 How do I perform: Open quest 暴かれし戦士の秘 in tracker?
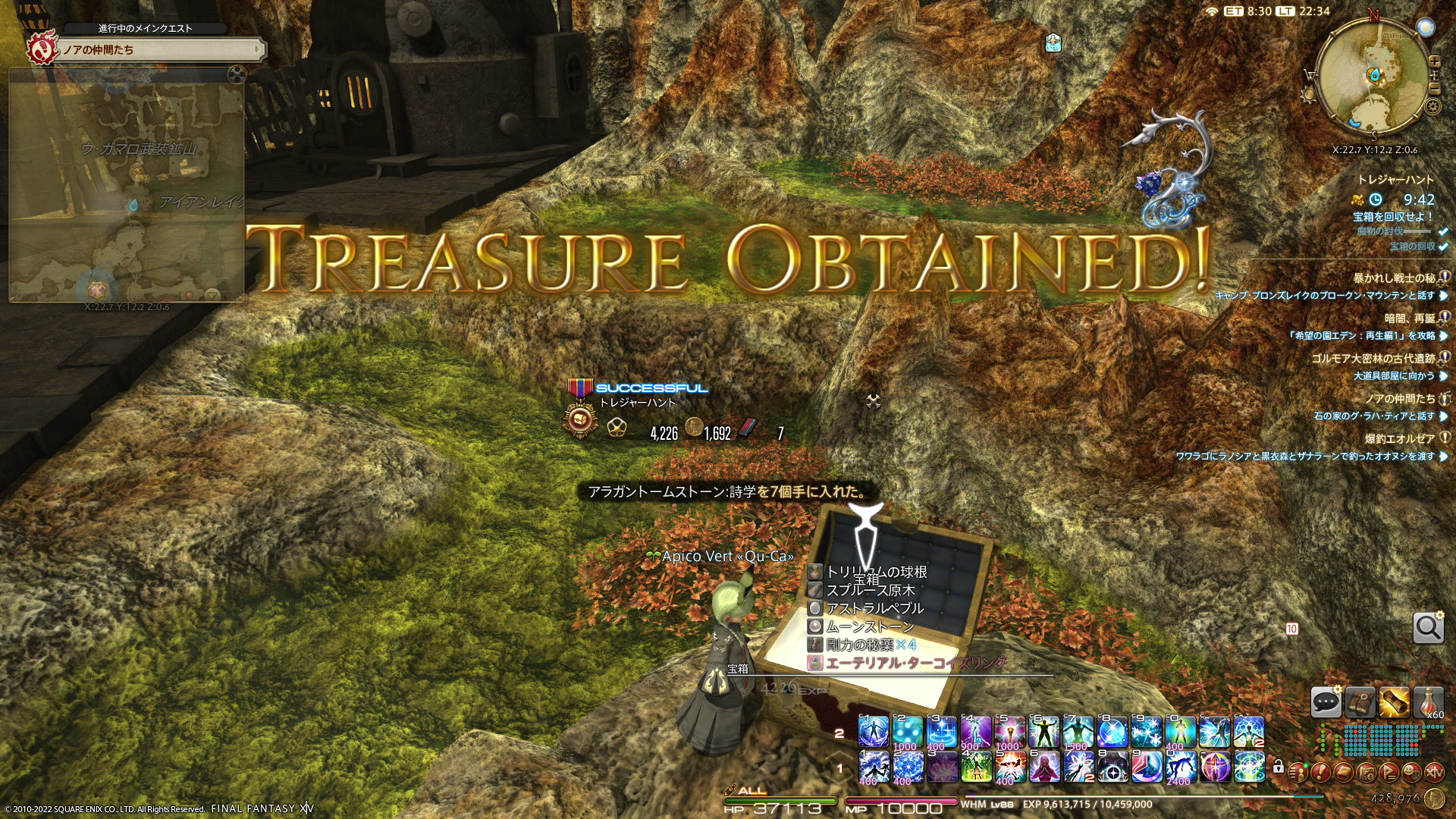(1394, 278)
